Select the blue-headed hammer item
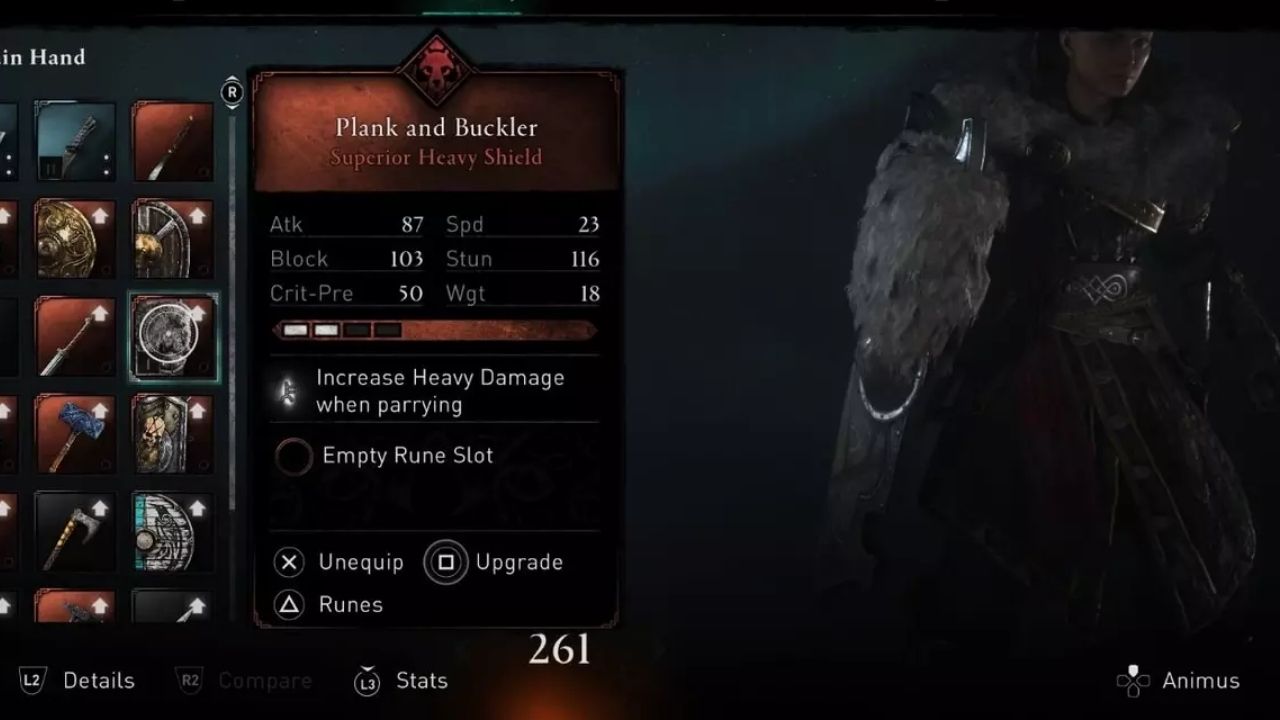This screenshot has height=720, width=1280. [75, 433]
